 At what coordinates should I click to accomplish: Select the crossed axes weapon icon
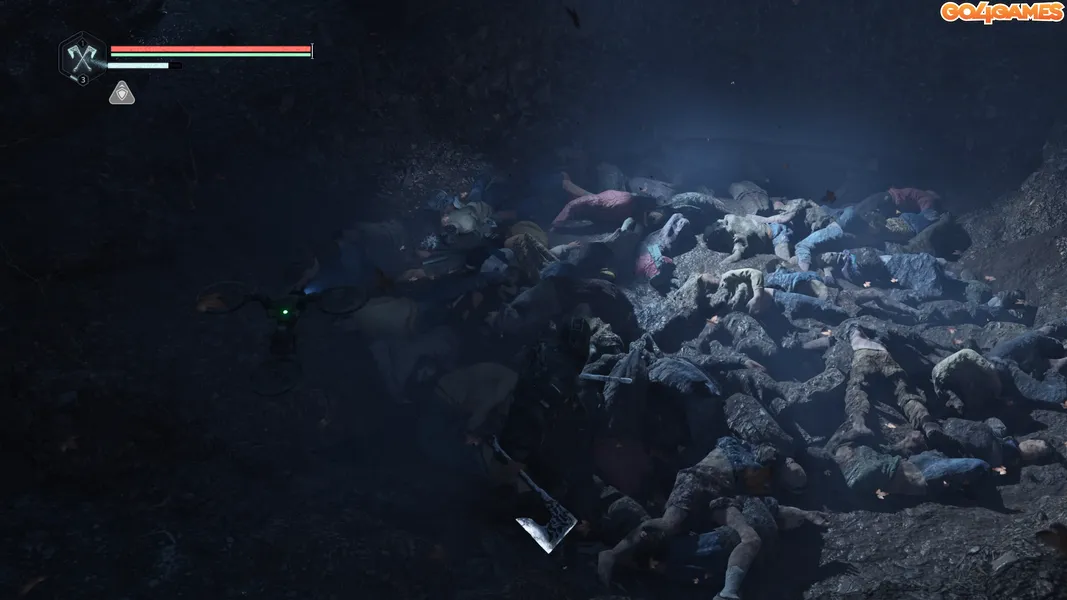point(82,55)
